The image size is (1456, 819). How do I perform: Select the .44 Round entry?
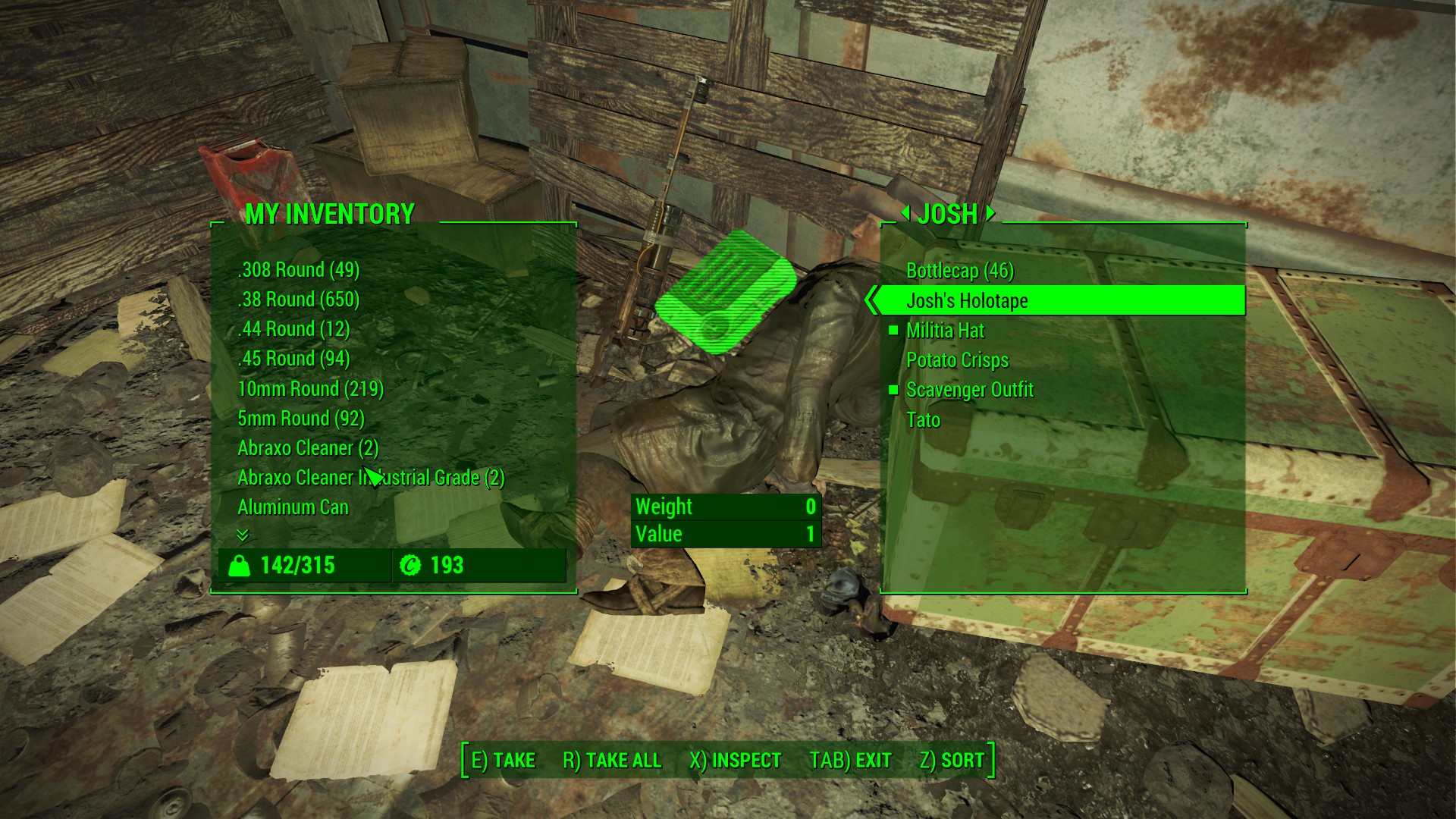point(293,329)
